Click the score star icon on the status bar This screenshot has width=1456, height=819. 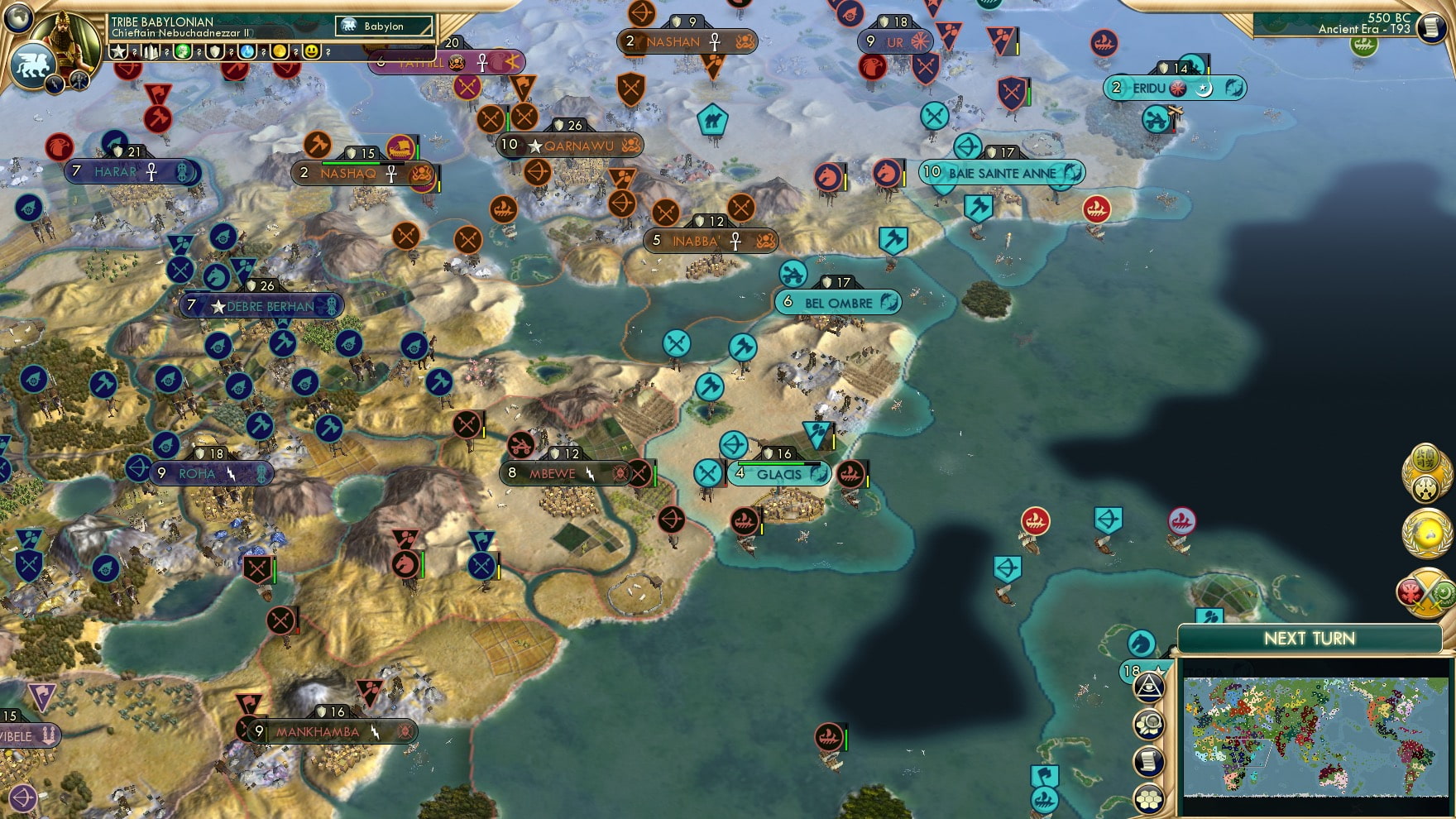point(117,51)
